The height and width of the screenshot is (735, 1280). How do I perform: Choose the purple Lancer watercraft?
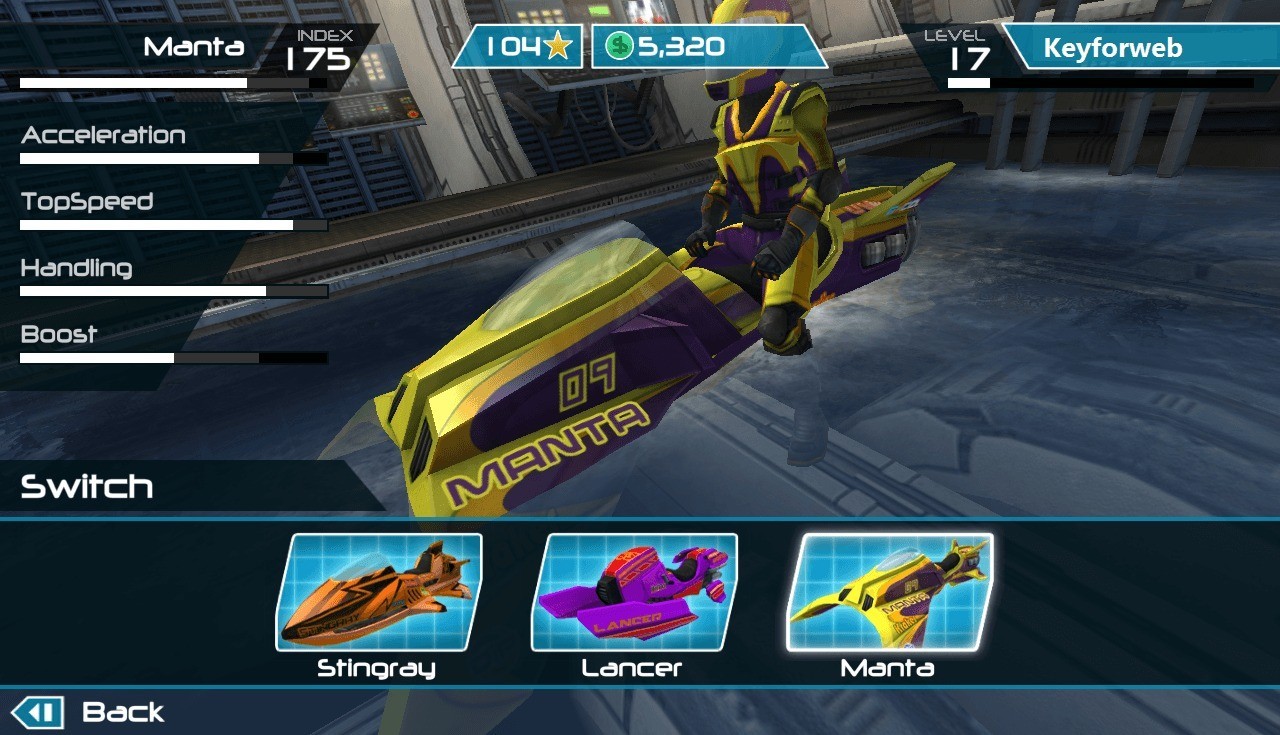pos(634,592)
